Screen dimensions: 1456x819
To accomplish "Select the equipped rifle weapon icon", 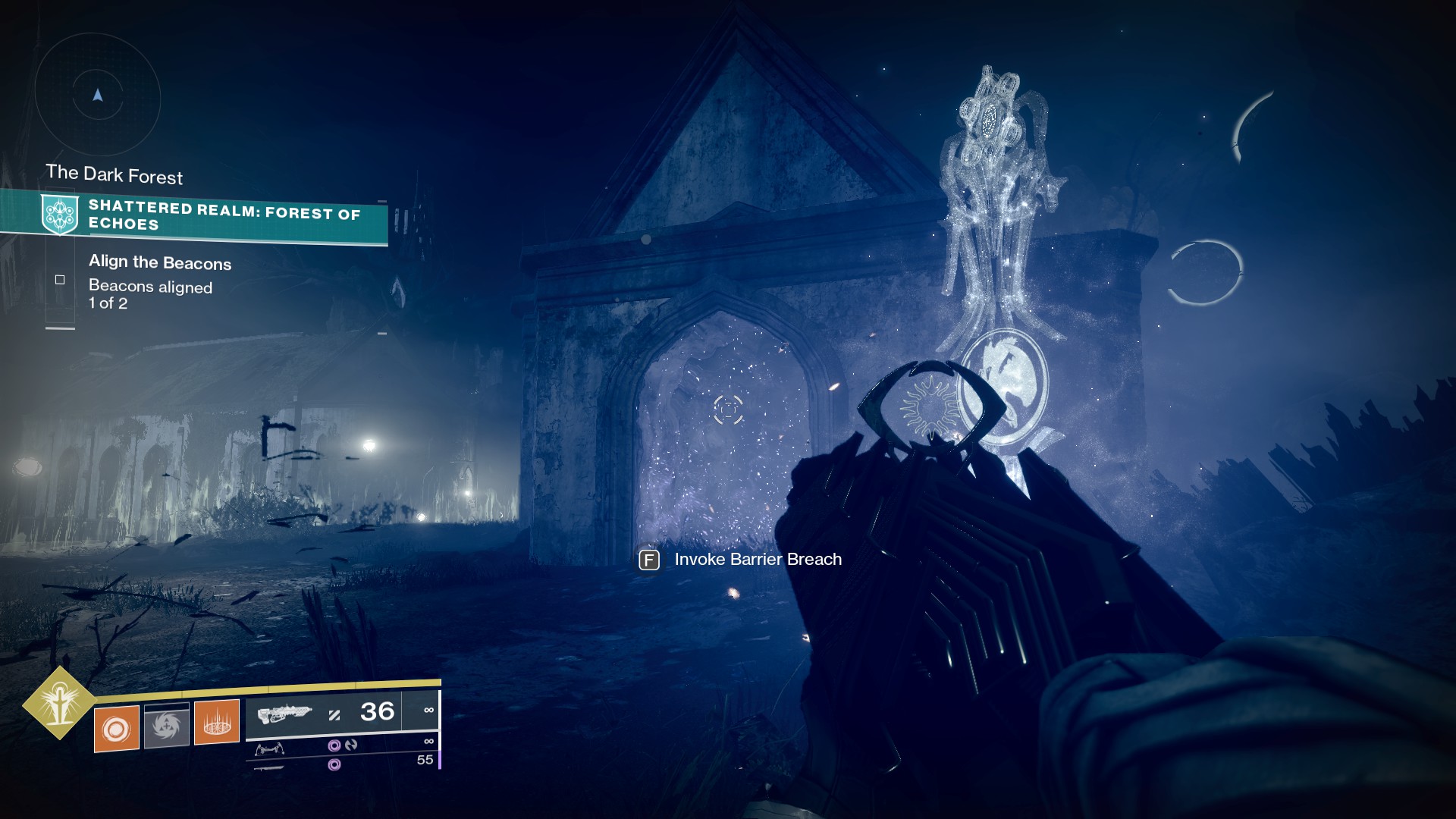I will (x=284, y=714).
